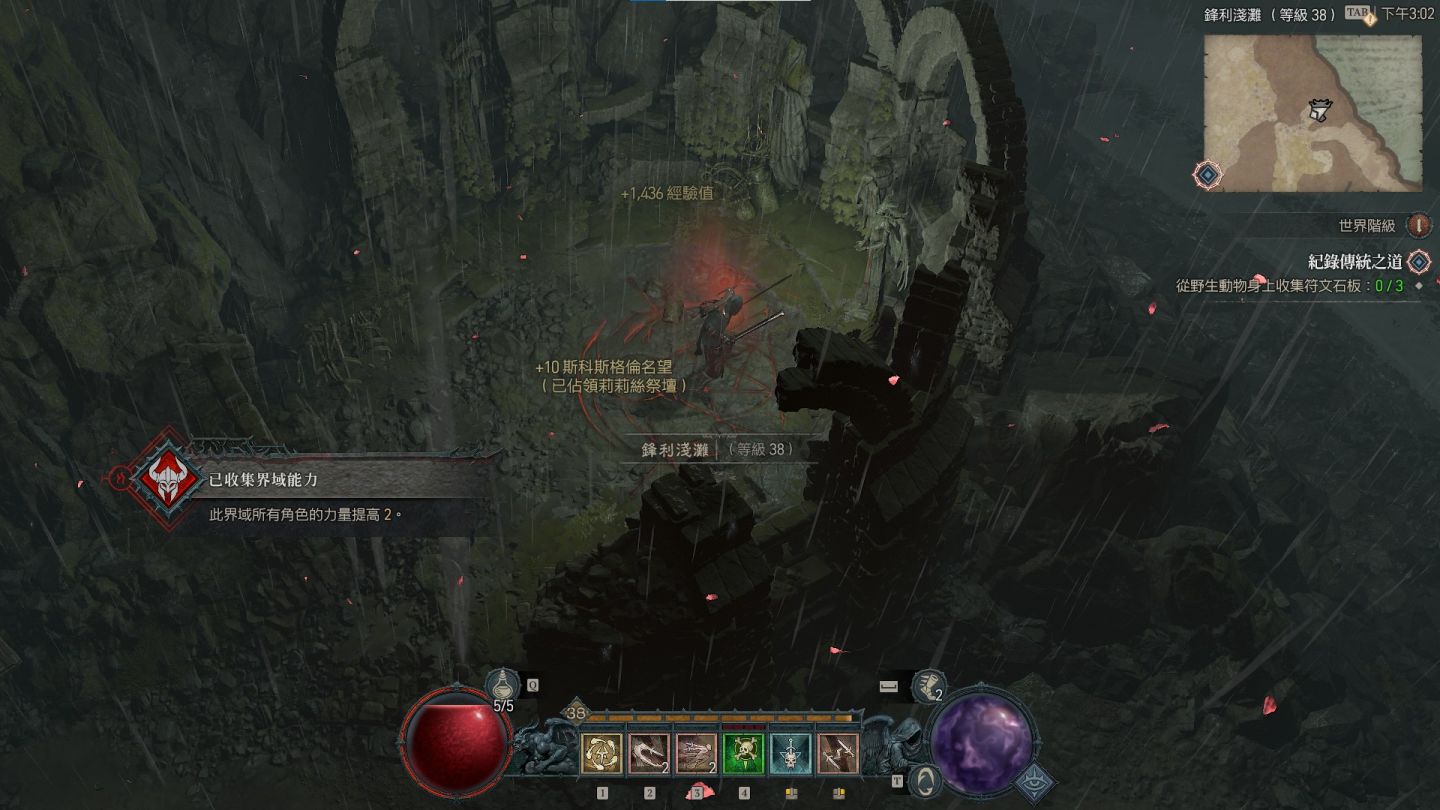Click the 已收集界域能力 notification banner
The image size is (1440, 810).
[x=300, y=482]
